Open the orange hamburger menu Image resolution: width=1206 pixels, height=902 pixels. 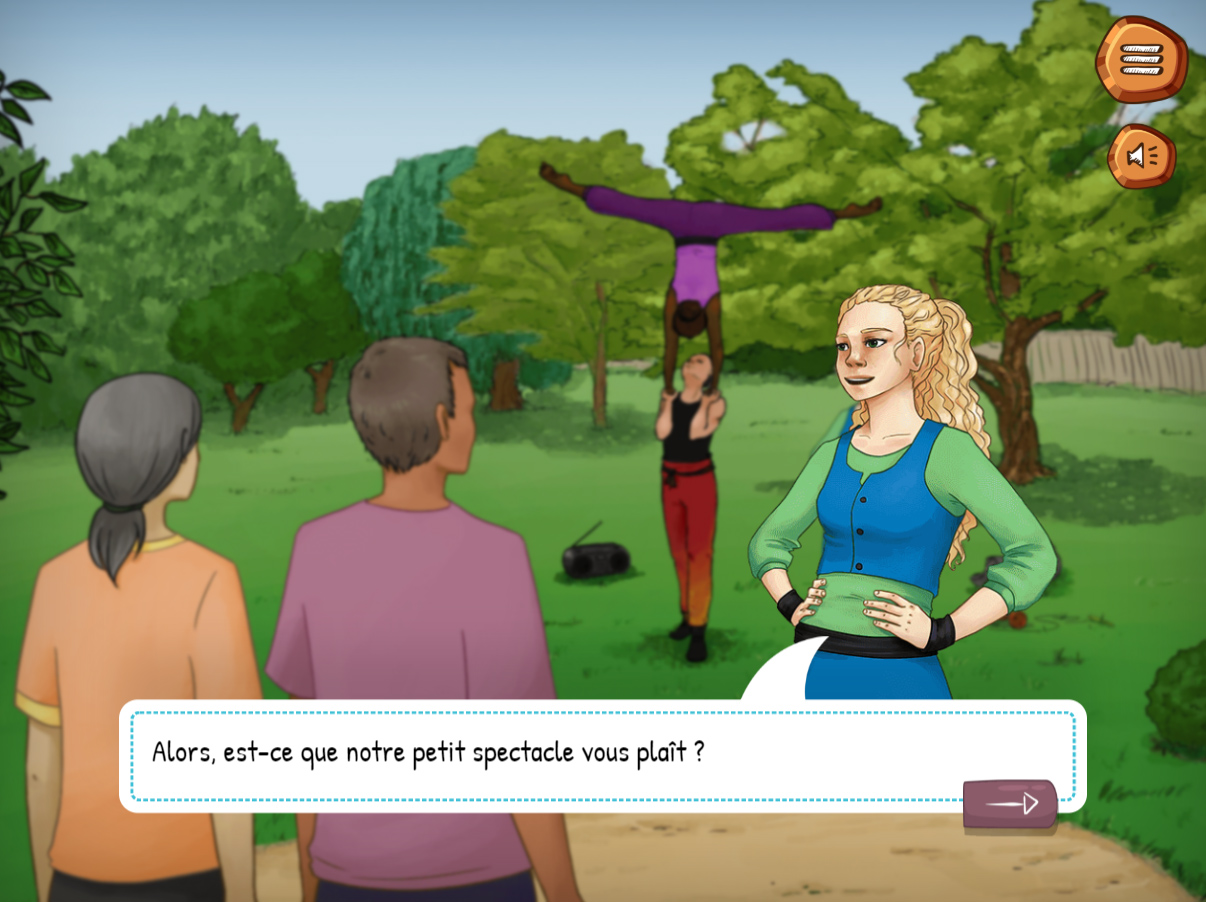pos(1141,59)
